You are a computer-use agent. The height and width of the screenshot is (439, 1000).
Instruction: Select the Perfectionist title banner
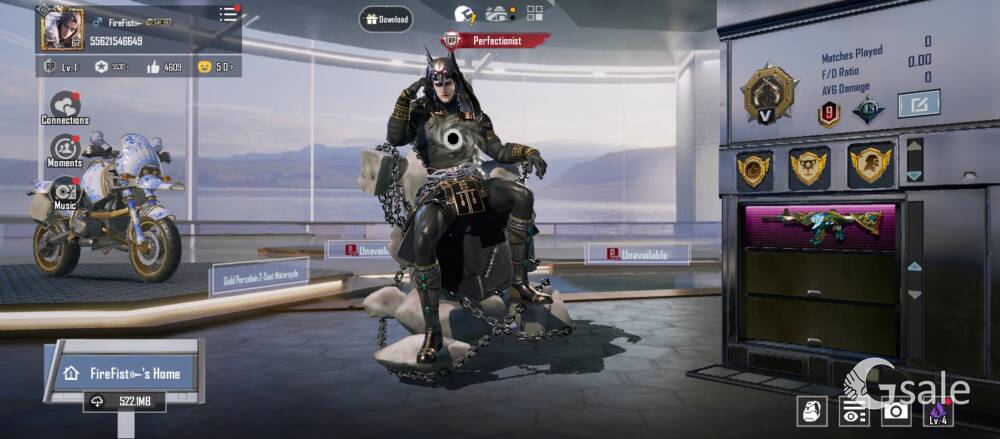tap(497, 41)
